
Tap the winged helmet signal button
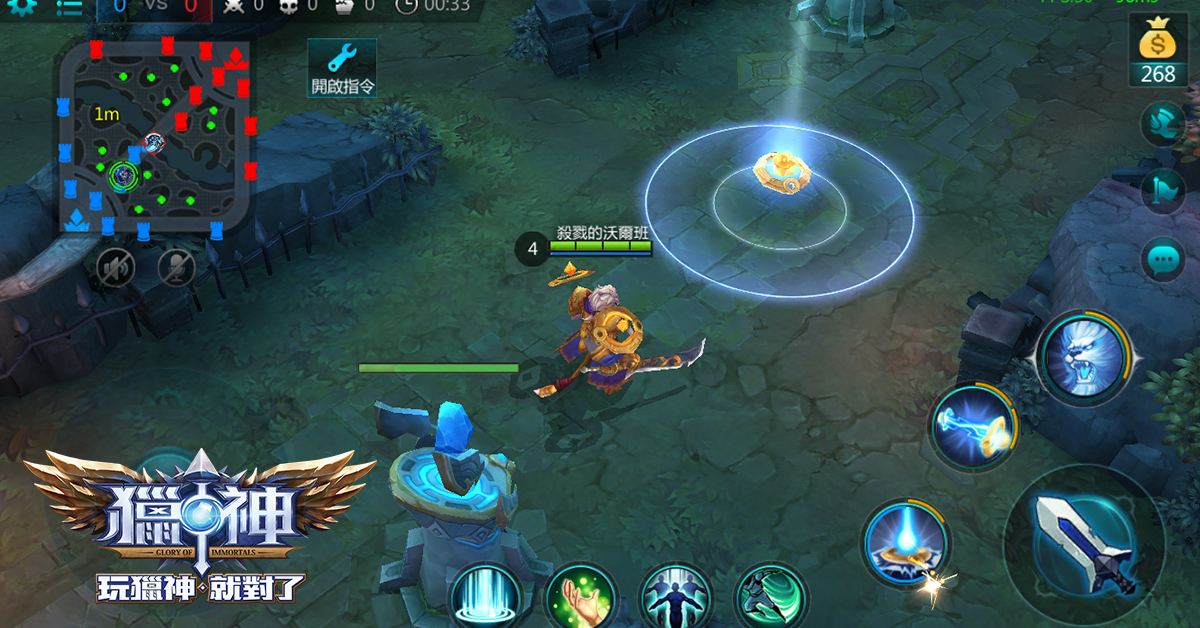[x=1163, y=125]
